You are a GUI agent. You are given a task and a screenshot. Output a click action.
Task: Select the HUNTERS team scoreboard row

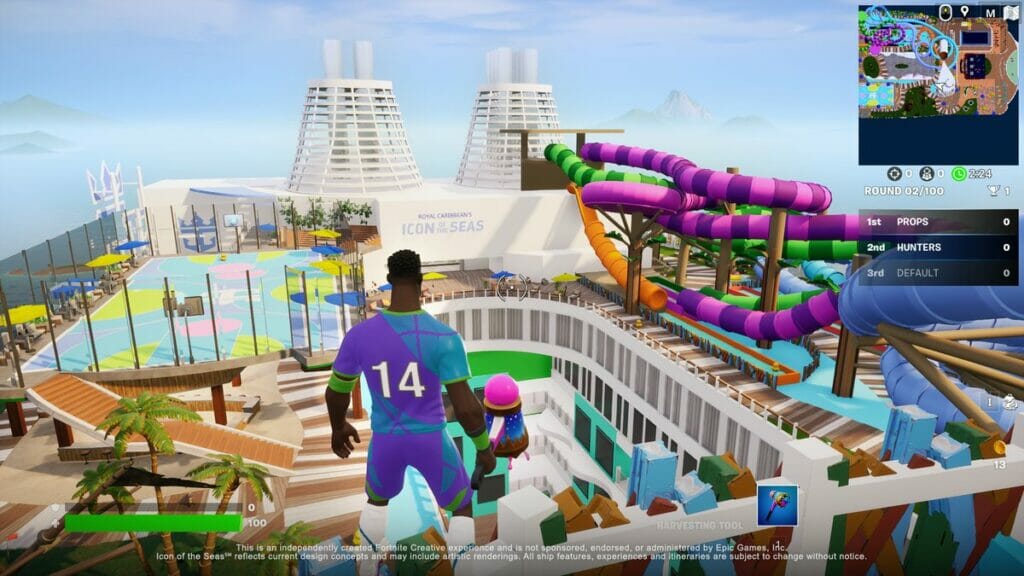click(x=938, y=246)
